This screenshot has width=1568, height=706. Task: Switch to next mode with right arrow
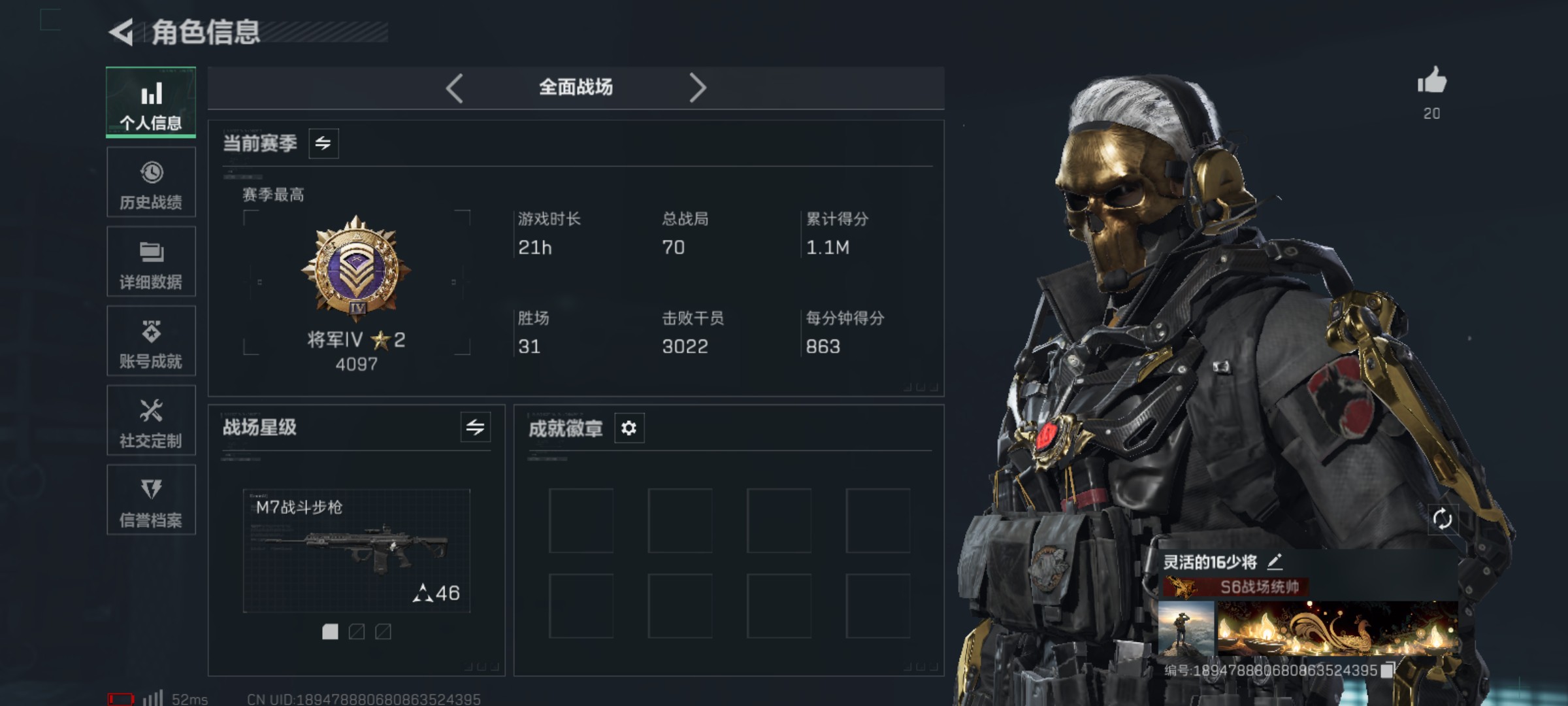click(x=699, y=87)
